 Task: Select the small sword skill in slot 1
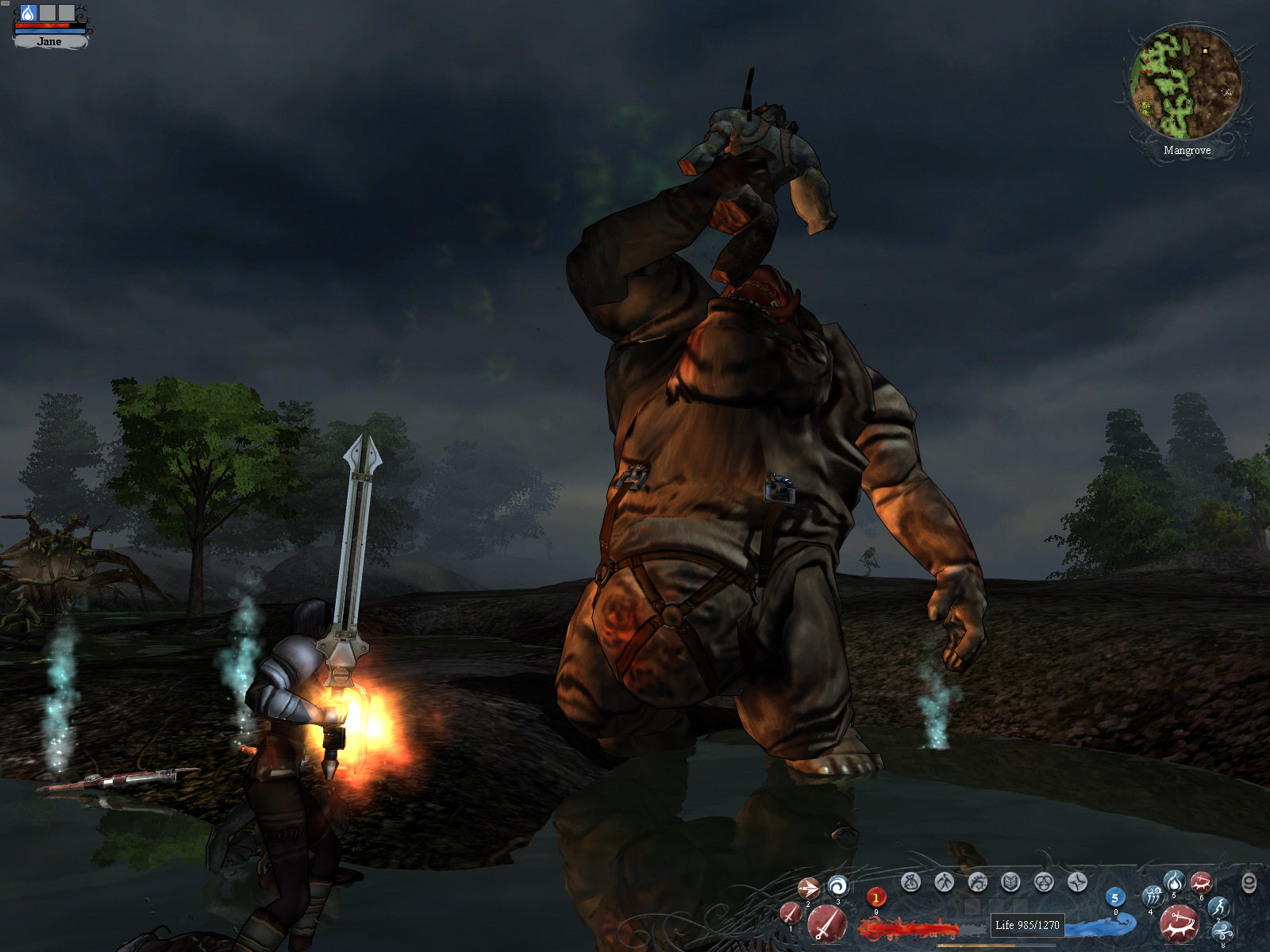pyautogui.click(x=790, y=913)
